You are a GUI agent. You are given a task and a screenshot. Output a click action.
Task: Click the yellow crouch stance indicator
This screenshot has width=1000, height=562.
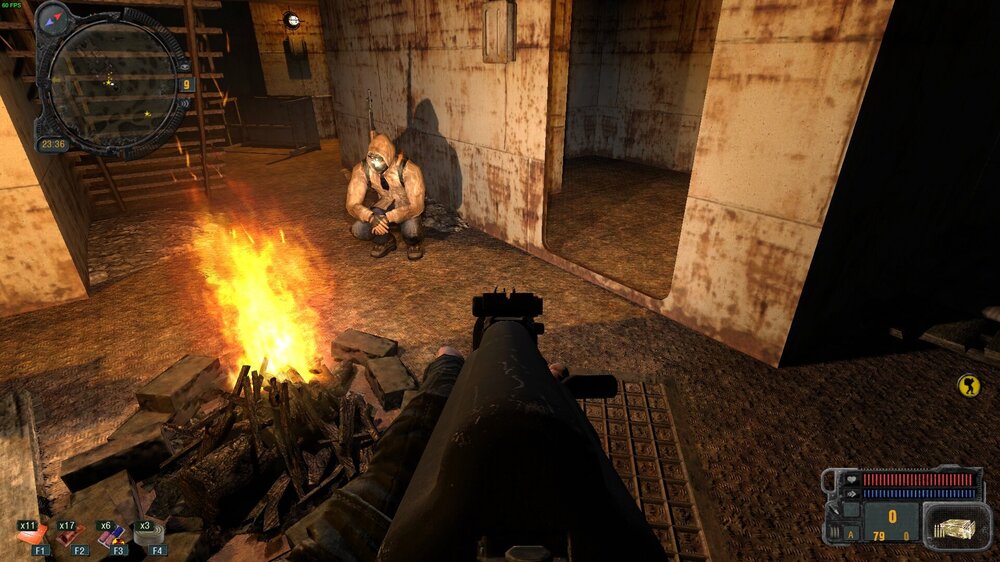click(x=968, y=385)
